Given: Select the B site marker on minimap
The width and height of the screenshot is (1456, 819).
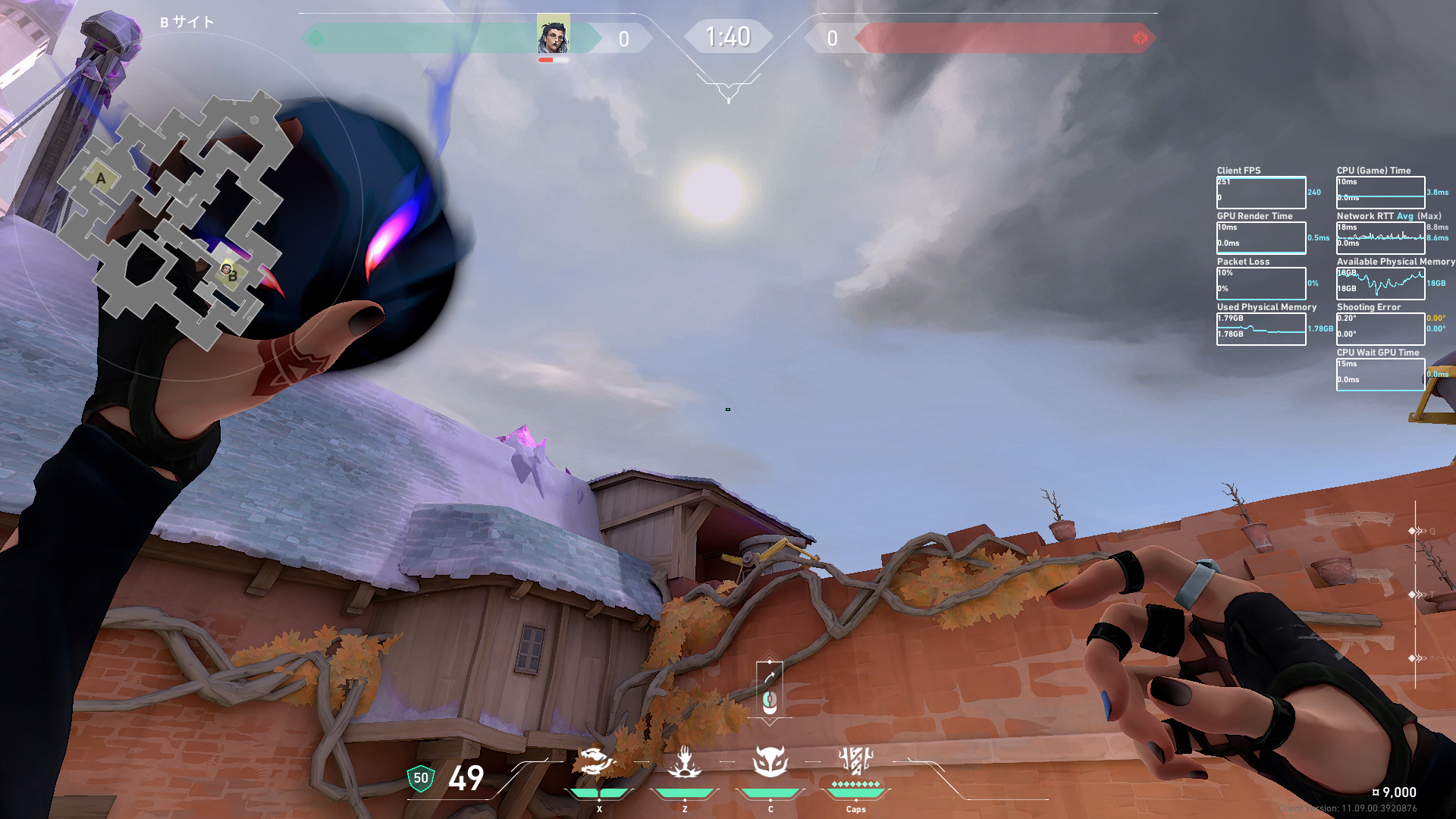Looking at the screenshot, I should coord(232,275).
